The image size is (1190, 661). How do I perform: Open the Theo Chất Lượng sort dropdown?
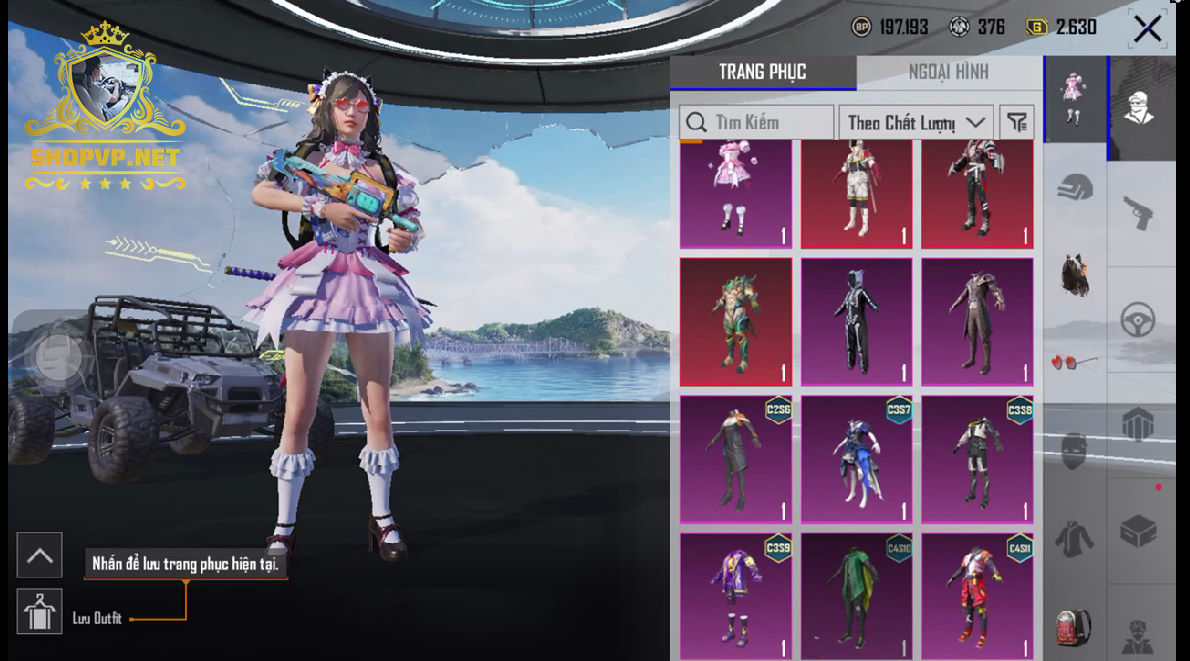click(915, 122)
